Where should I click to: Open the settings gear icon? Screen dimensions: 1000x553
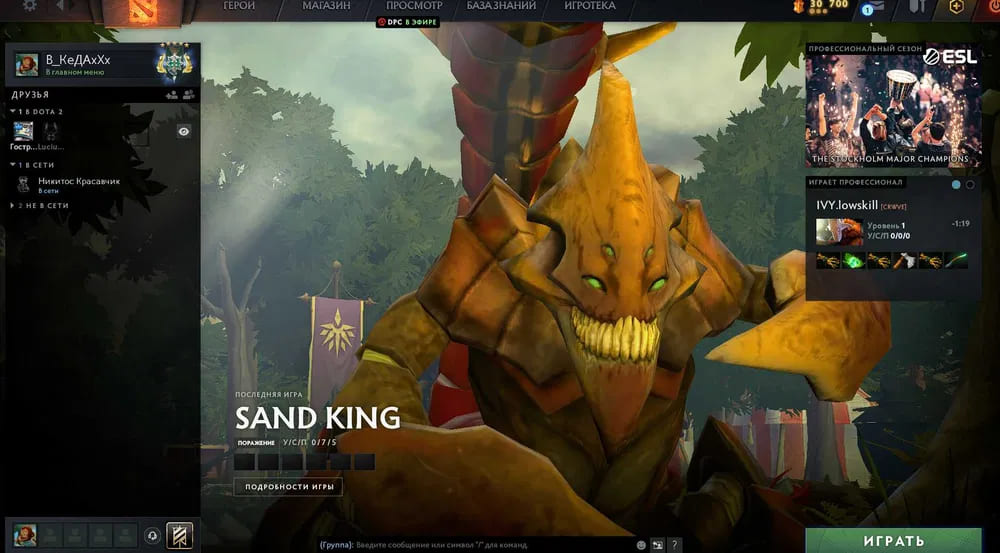click(29, 5)
